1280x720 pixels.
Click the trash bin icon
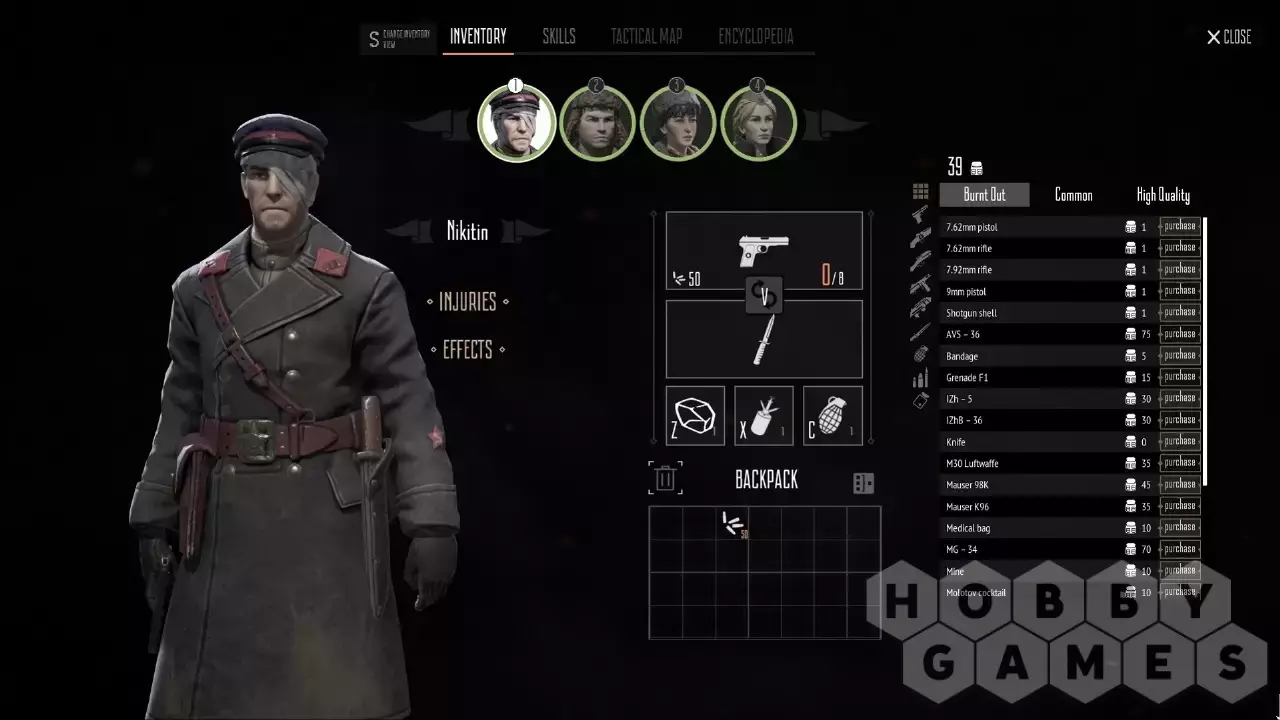pos(664,478)
